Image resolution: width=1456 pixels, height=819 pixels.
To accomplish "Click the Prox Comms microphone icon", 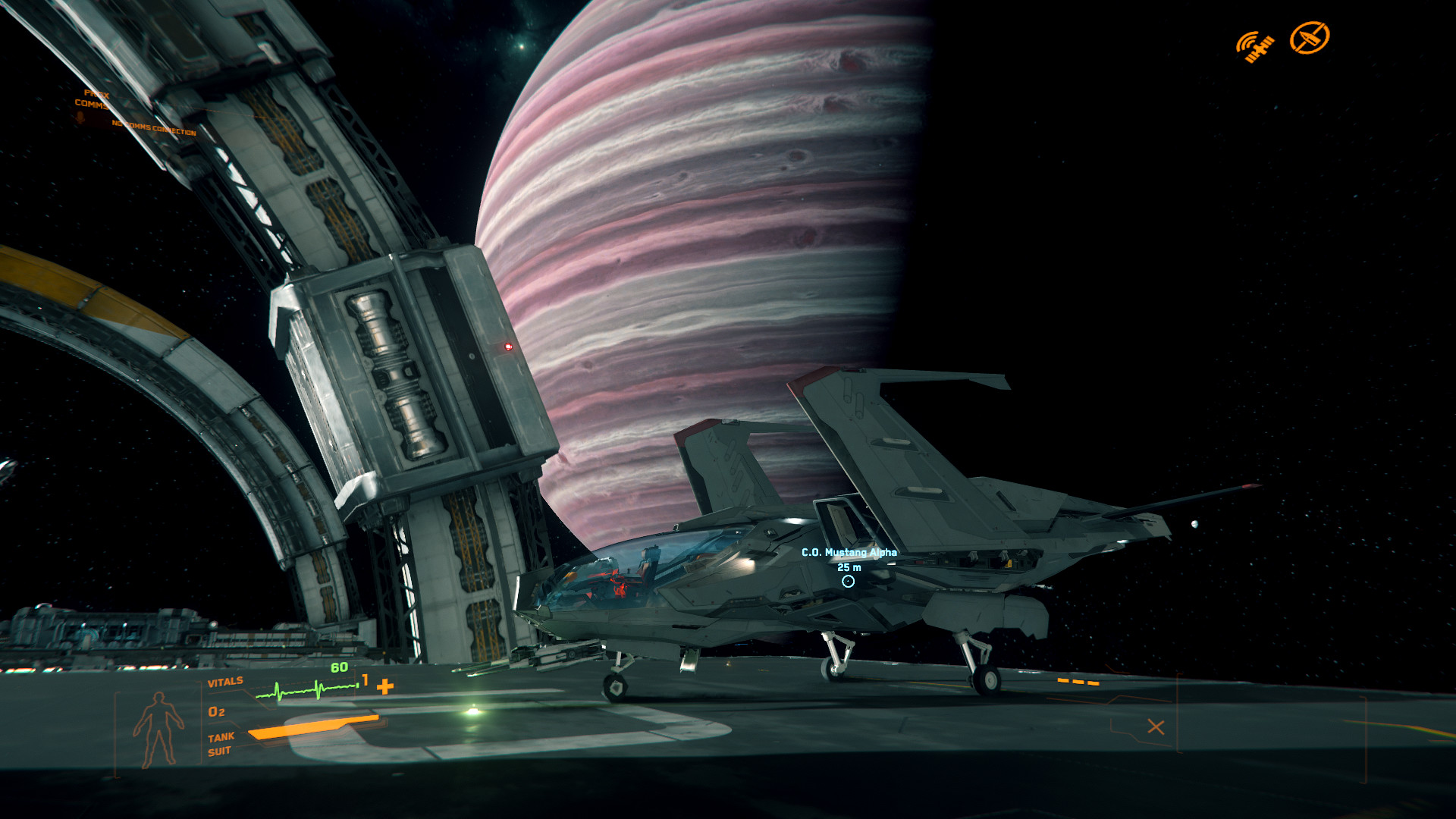I will (80, 118).
